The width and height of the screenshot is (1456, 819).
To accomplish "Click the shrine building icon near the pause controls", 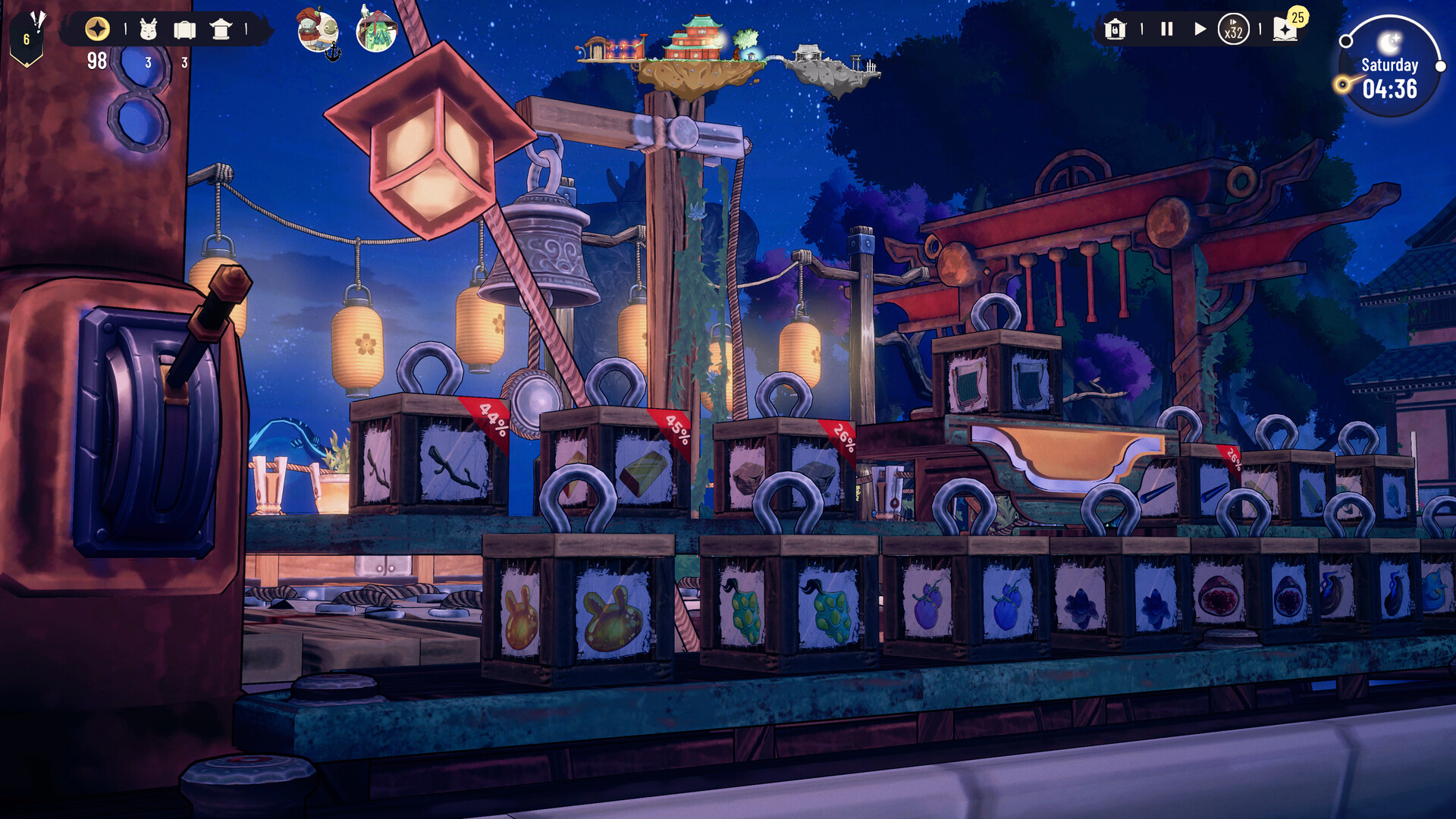I will click(1115, 30).
